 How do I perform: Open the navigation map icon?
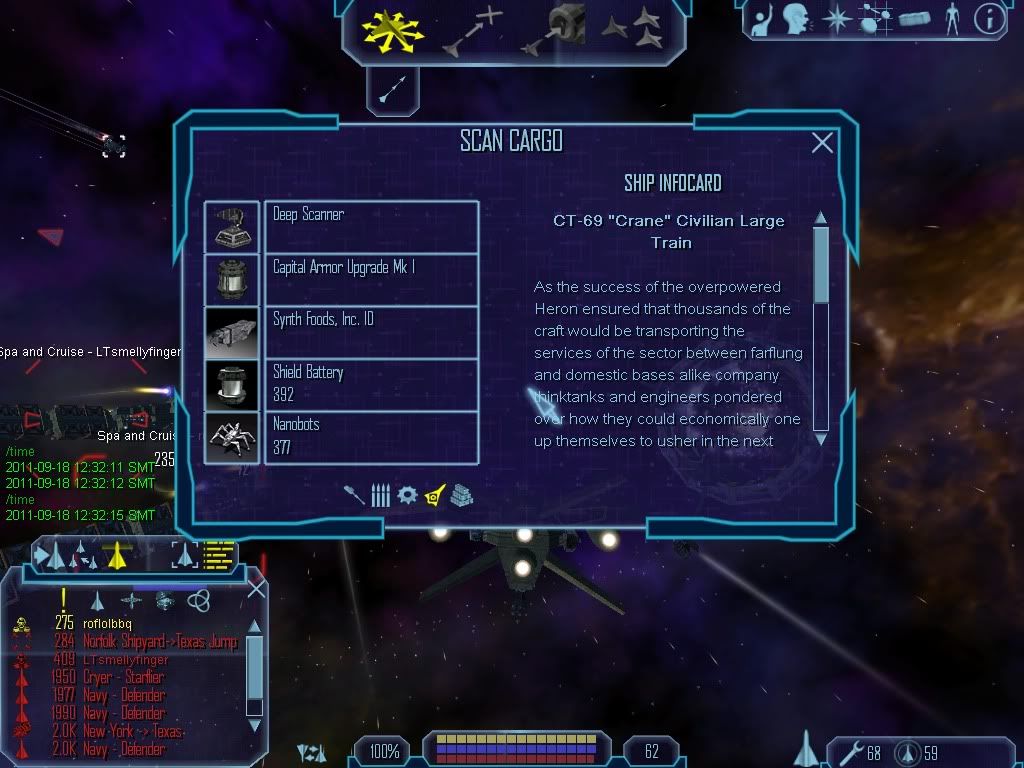(836, 19)
